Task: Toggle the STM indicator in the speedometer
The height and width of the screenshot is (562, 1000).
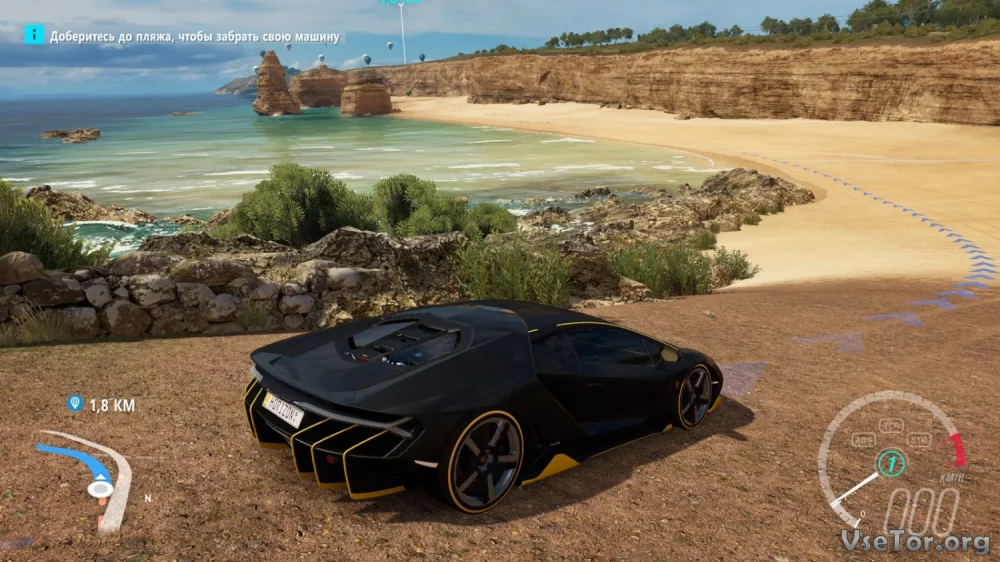Action: [x=919, y=439]
